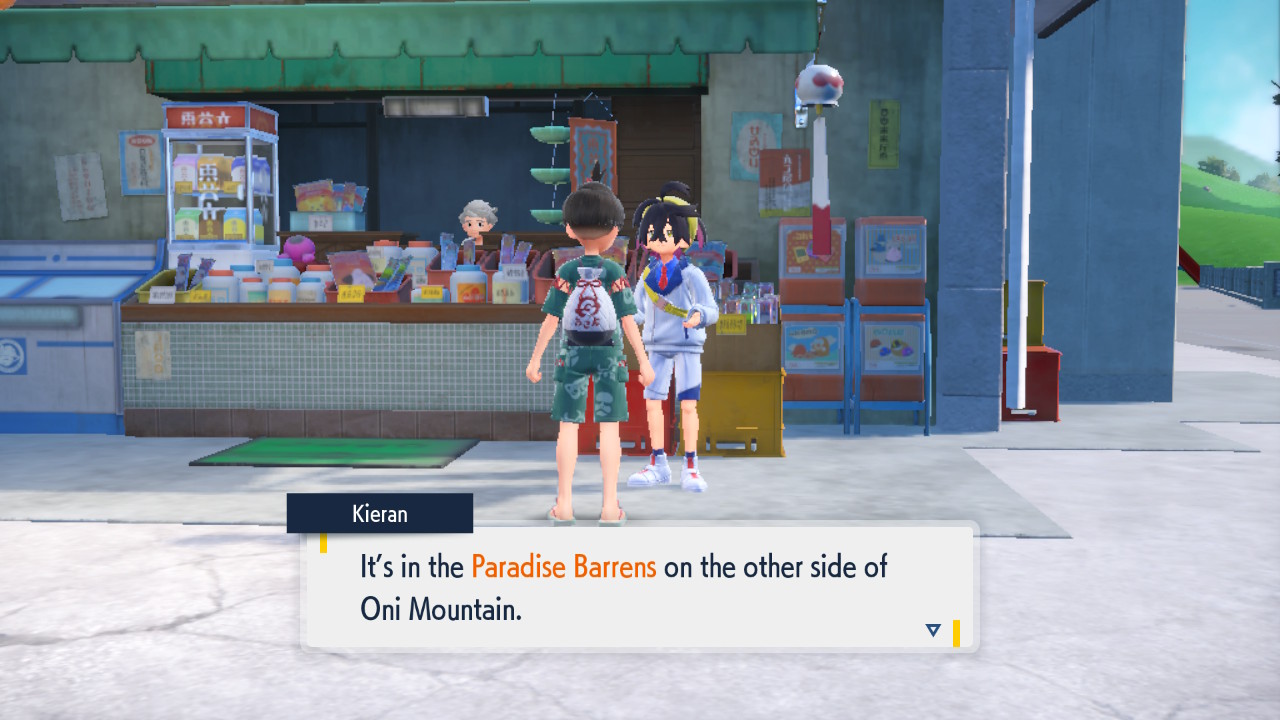Advance Kieran's dialogue with the down arrow
The image size is (1280, 720).
click(933, 630)
